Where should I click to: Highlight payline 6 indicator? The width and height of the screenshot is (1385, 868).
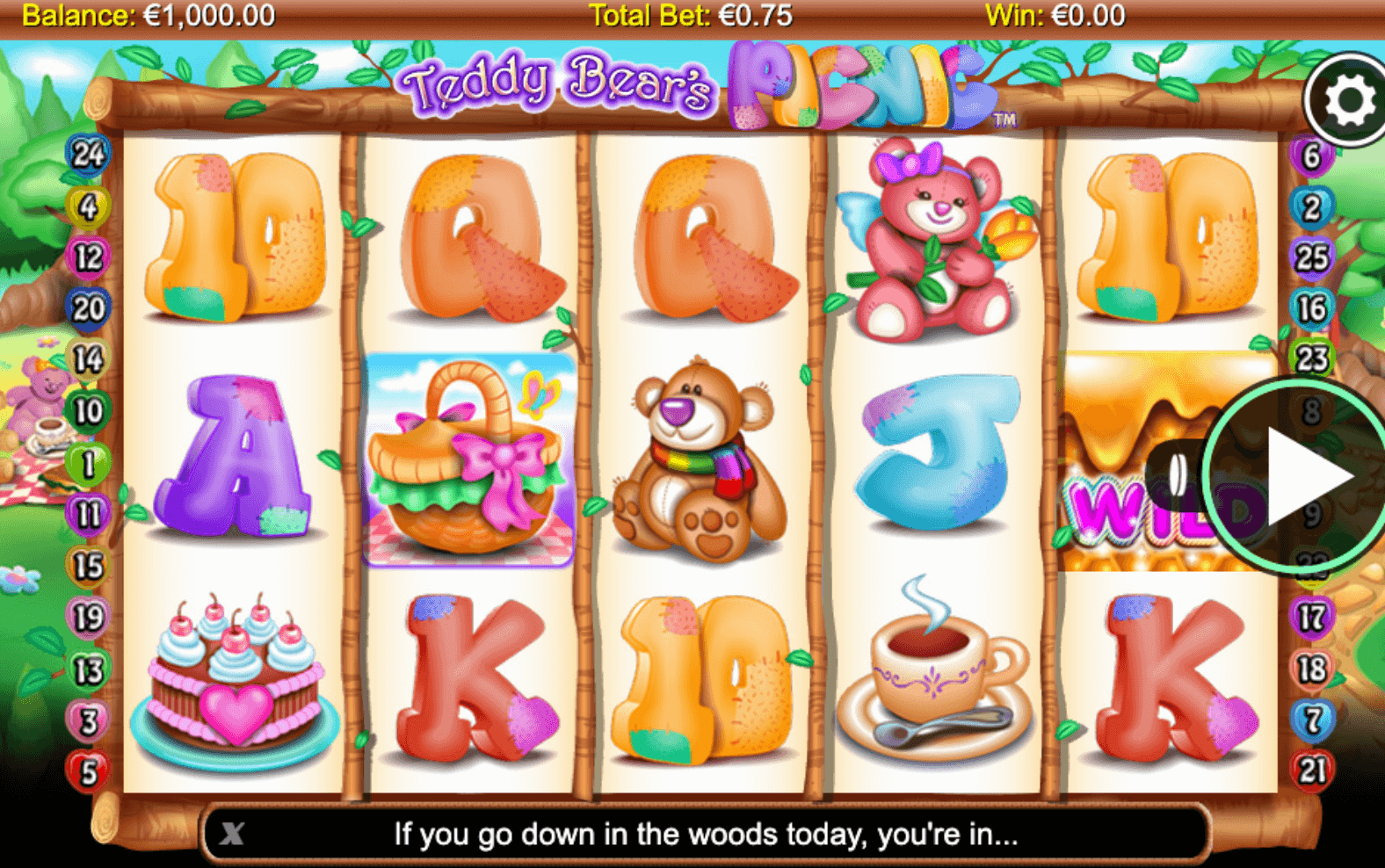[x=1311, y=156]
